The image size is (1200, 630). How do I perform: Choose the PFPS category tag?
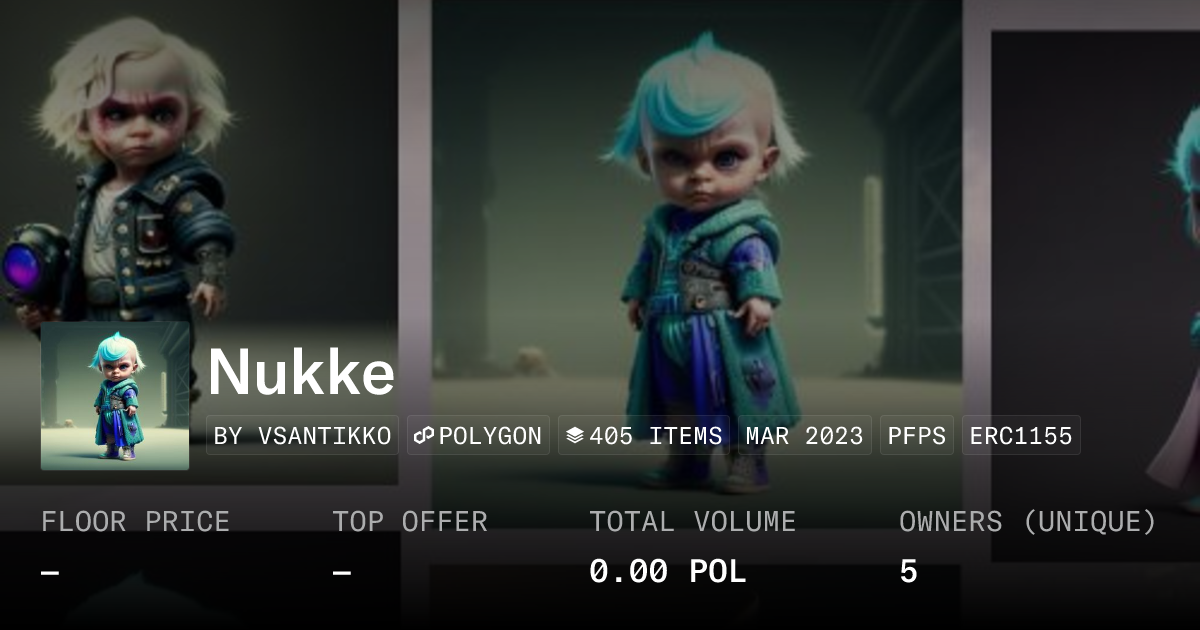917,436
